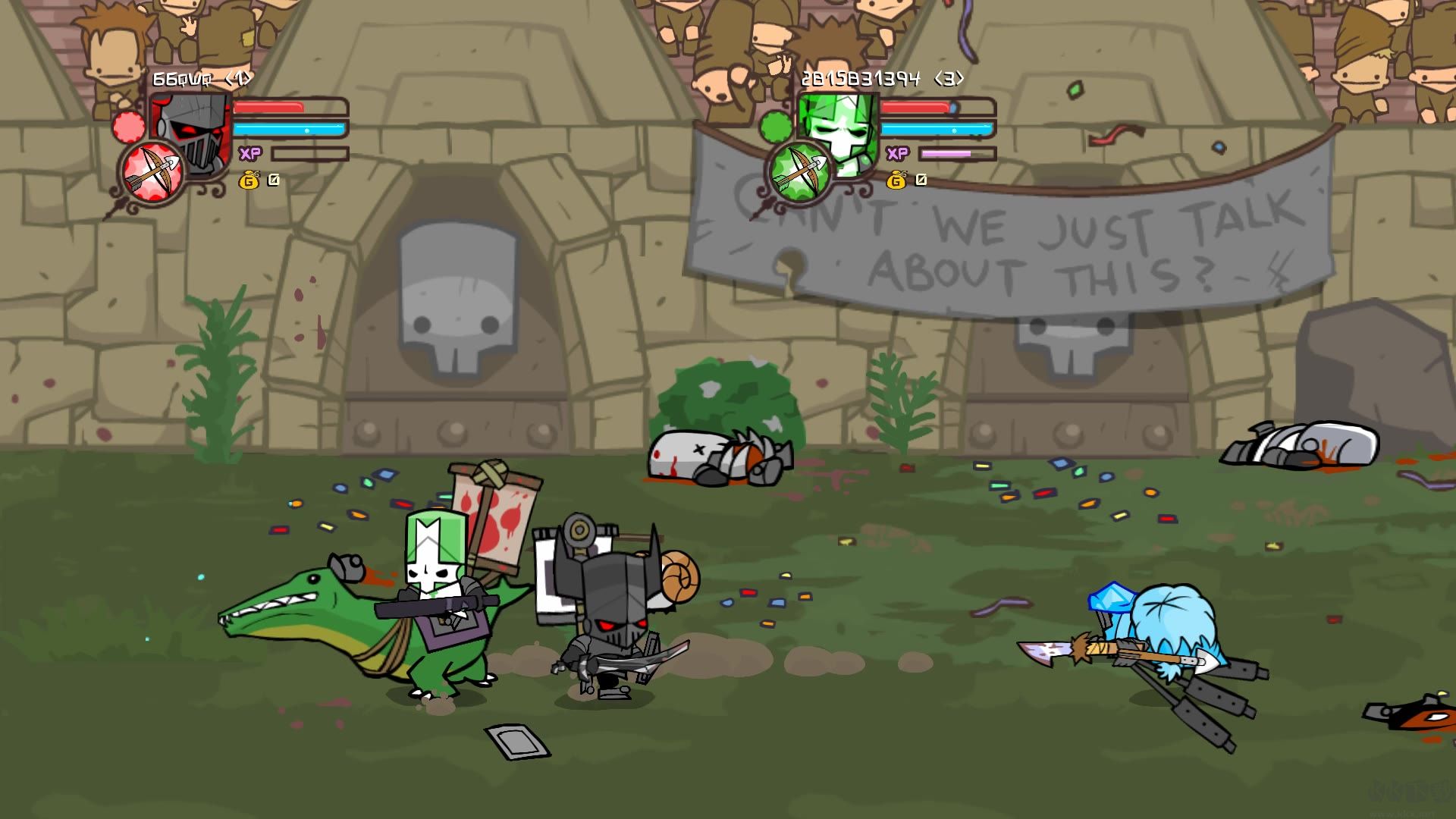Click the gold bag icon under the green knight portrait
Image resolution: width=1456 pixels, height=819 pixels.
point(897,180)
